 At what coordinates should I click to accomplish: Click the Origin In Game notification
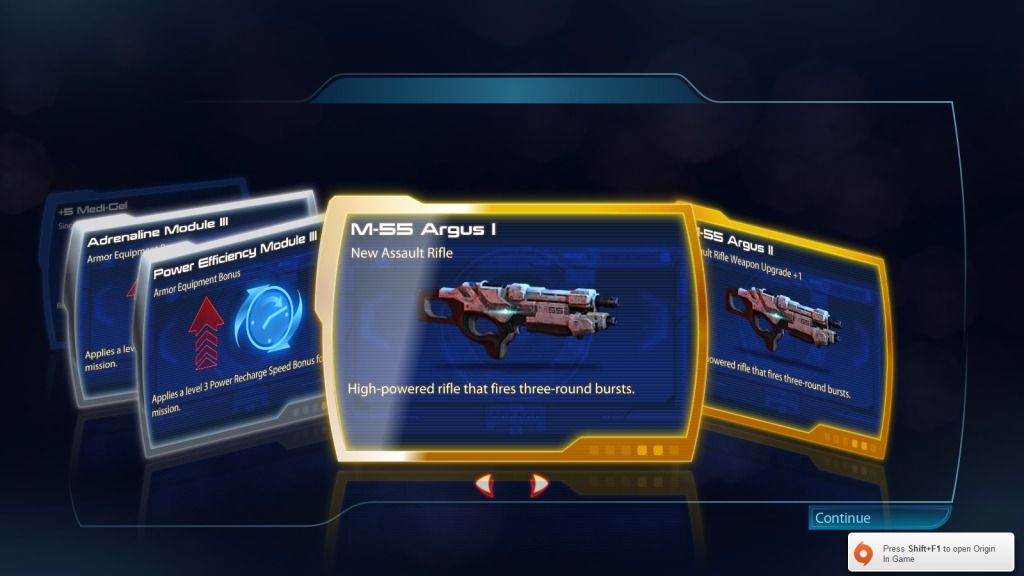931,553
